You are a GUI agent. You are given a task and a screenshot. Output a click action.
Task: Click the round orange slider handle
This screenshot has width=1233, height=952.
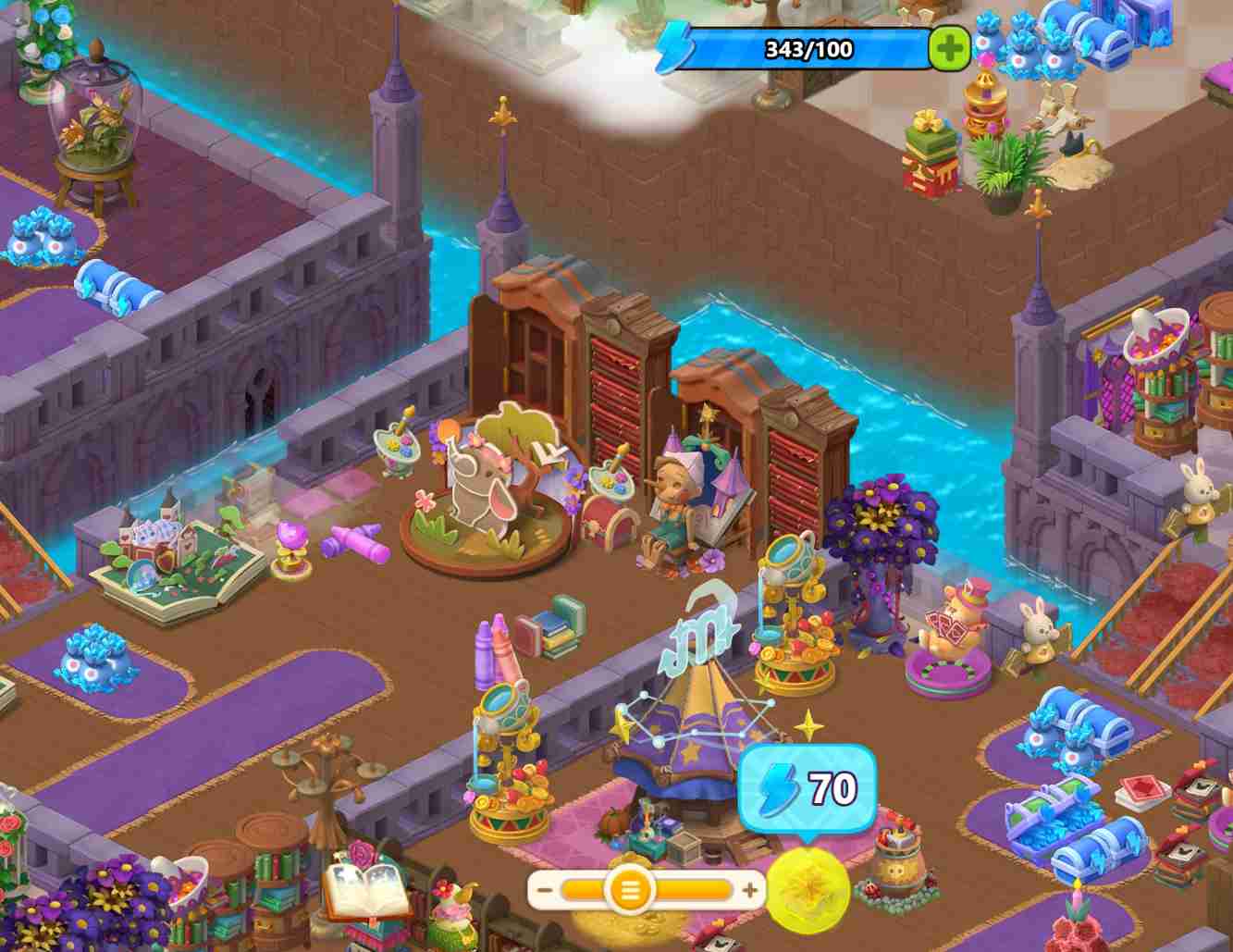630,891
